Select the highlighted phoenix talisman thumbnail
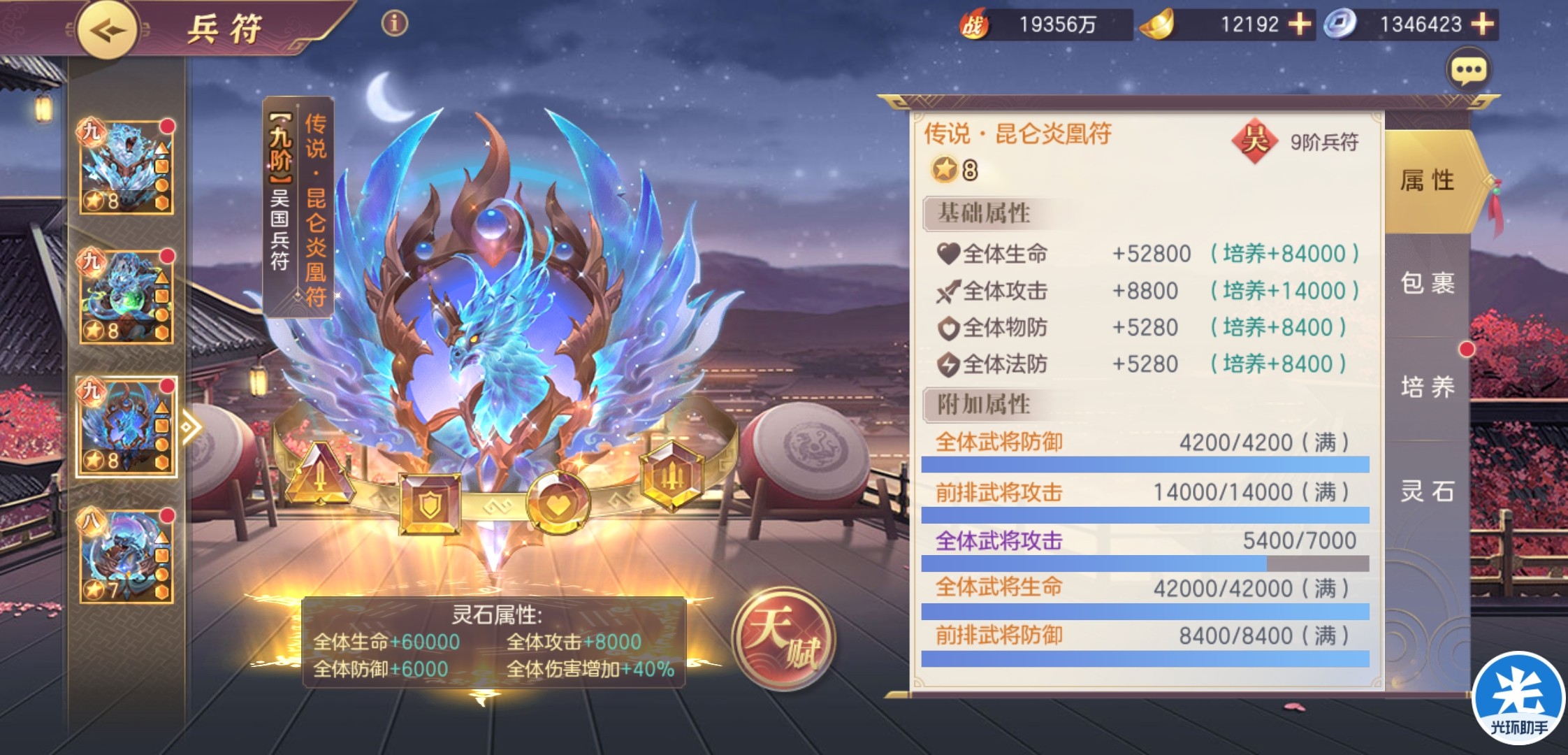The height and width of the screenshot is (755, 1568). [126, 426]
